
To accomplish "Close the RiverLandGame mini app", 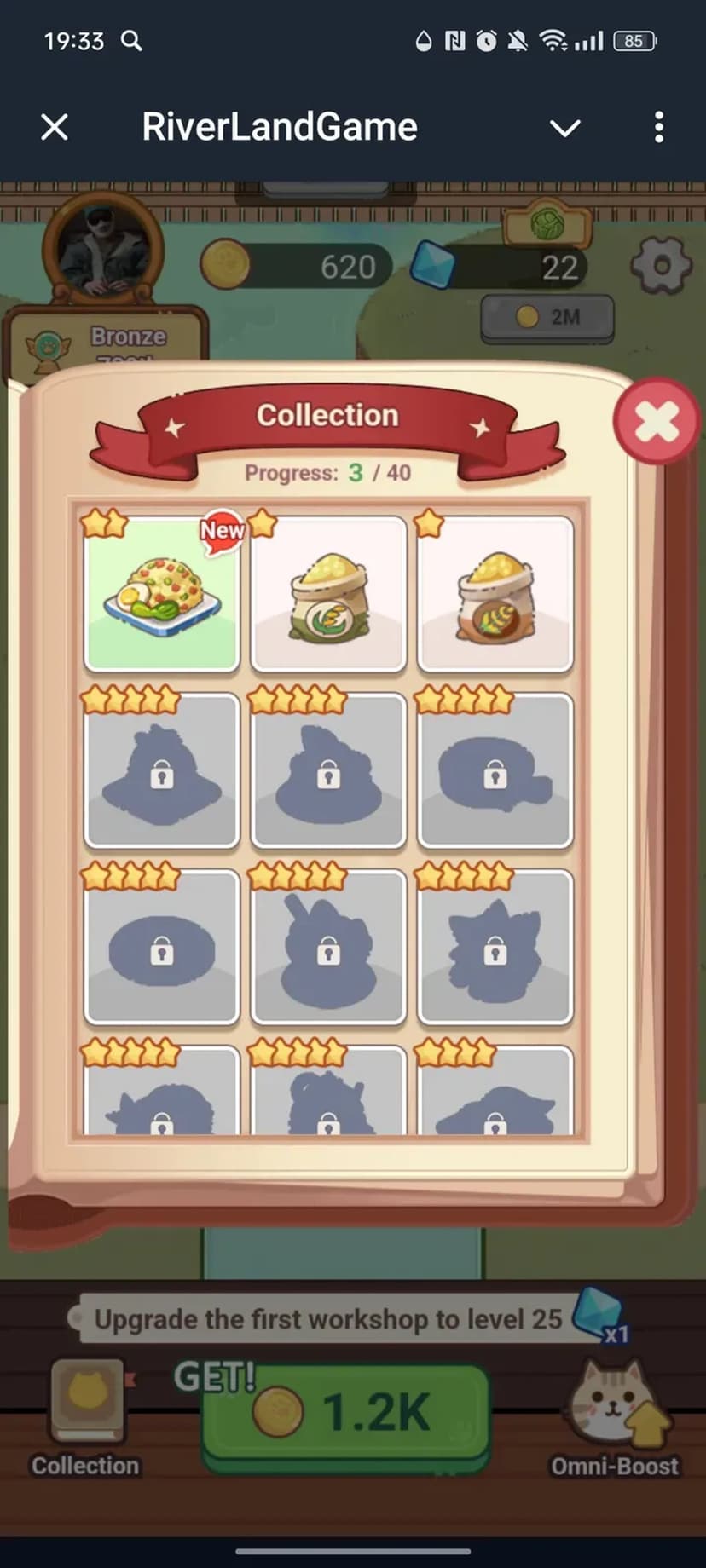I will [x=55, y=128].
